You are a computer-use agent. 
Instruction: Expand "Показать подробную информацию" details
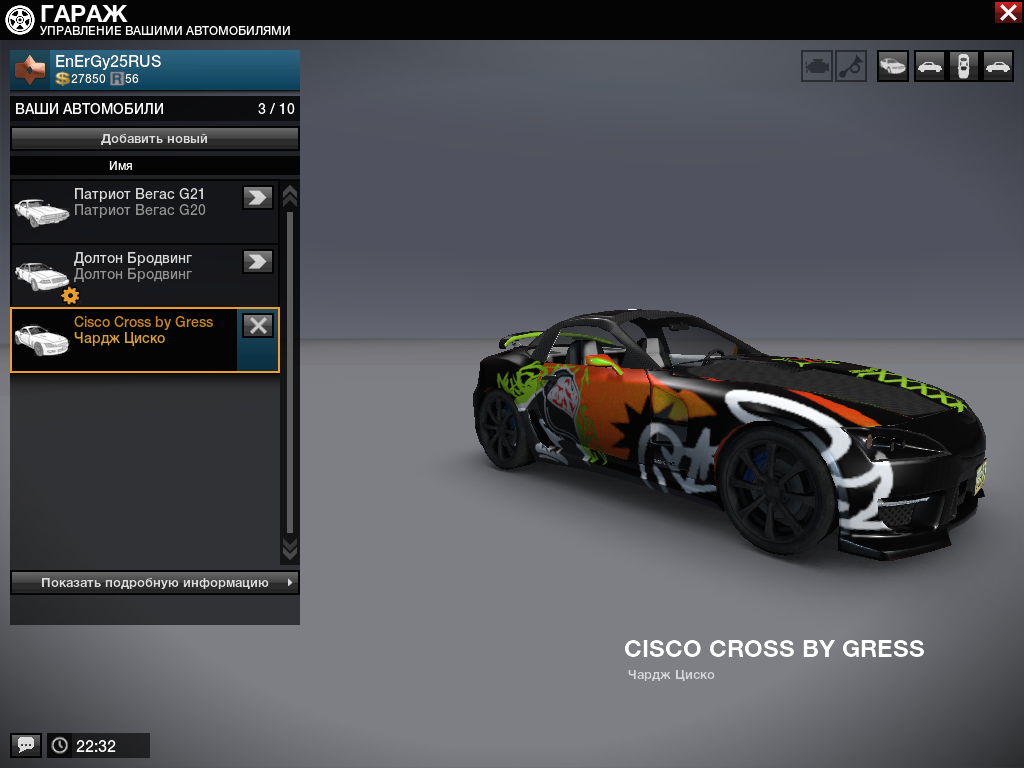click(x=155, y=582)
